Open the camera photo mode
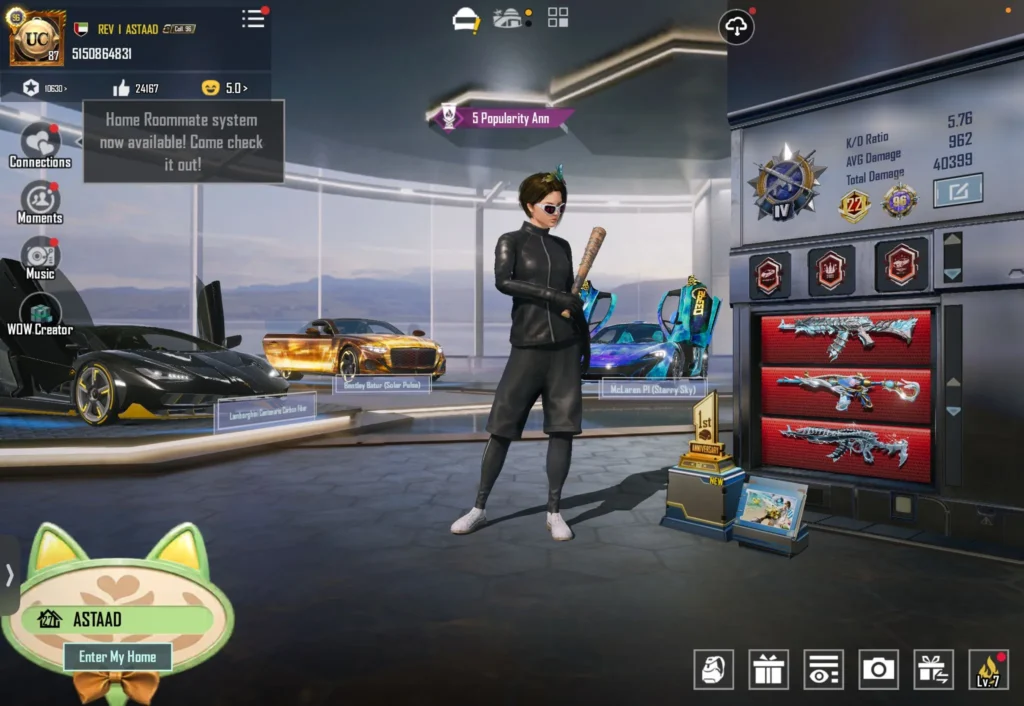The height and width of the screenshot is (706, 1024). tap(878, 669)
